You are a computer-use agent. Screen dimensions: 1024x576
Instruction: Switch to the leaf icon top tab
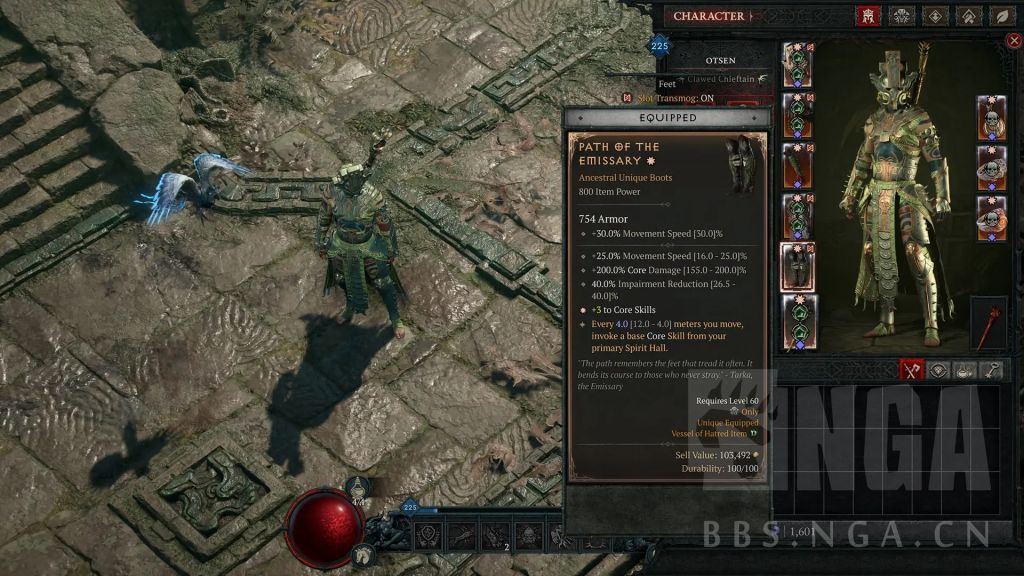tap(1000, 16)
